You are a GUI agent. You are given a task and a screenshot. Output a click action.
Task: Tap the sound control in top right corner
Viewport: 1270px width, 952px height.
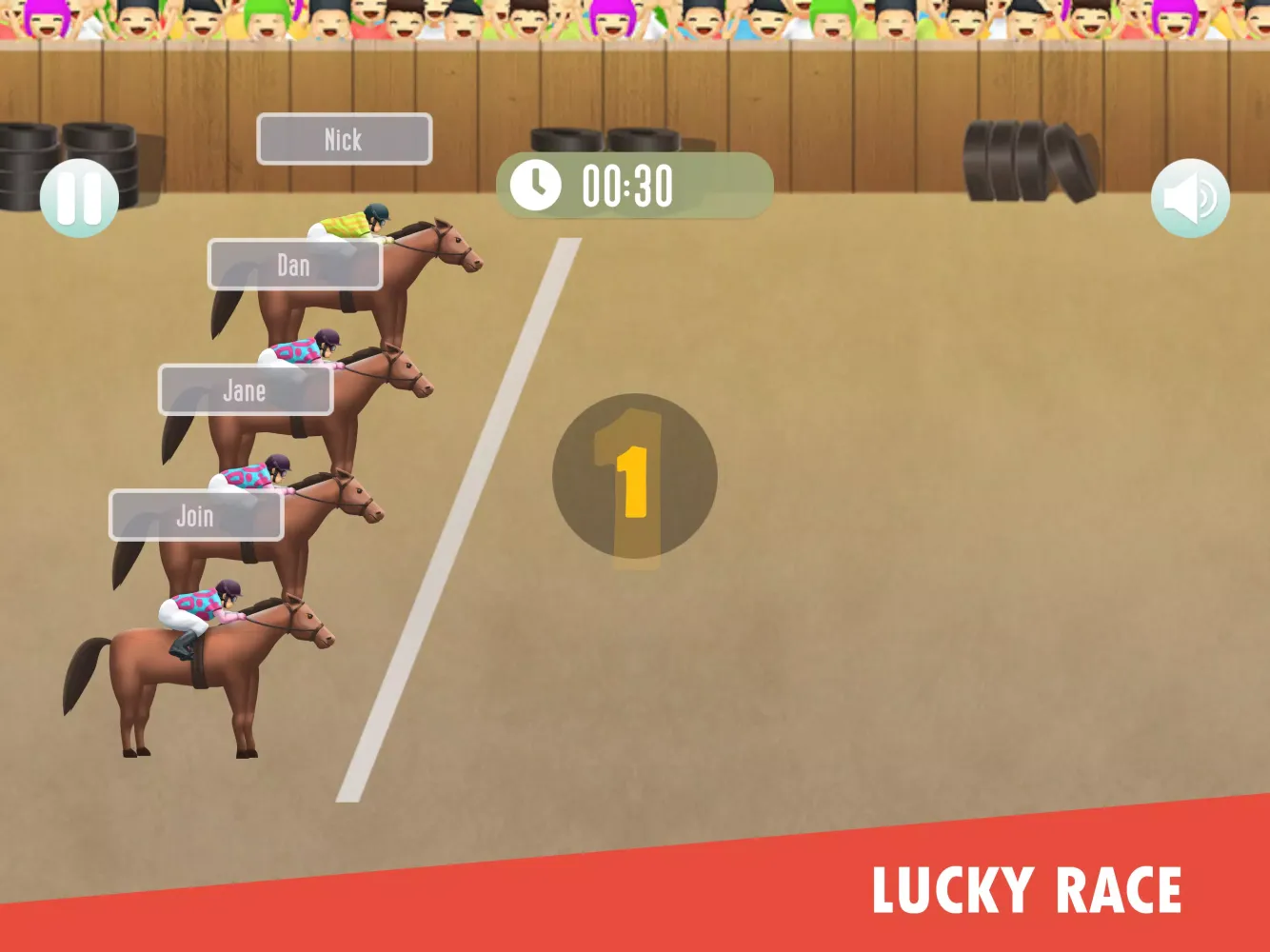(x=1189, y=197)
